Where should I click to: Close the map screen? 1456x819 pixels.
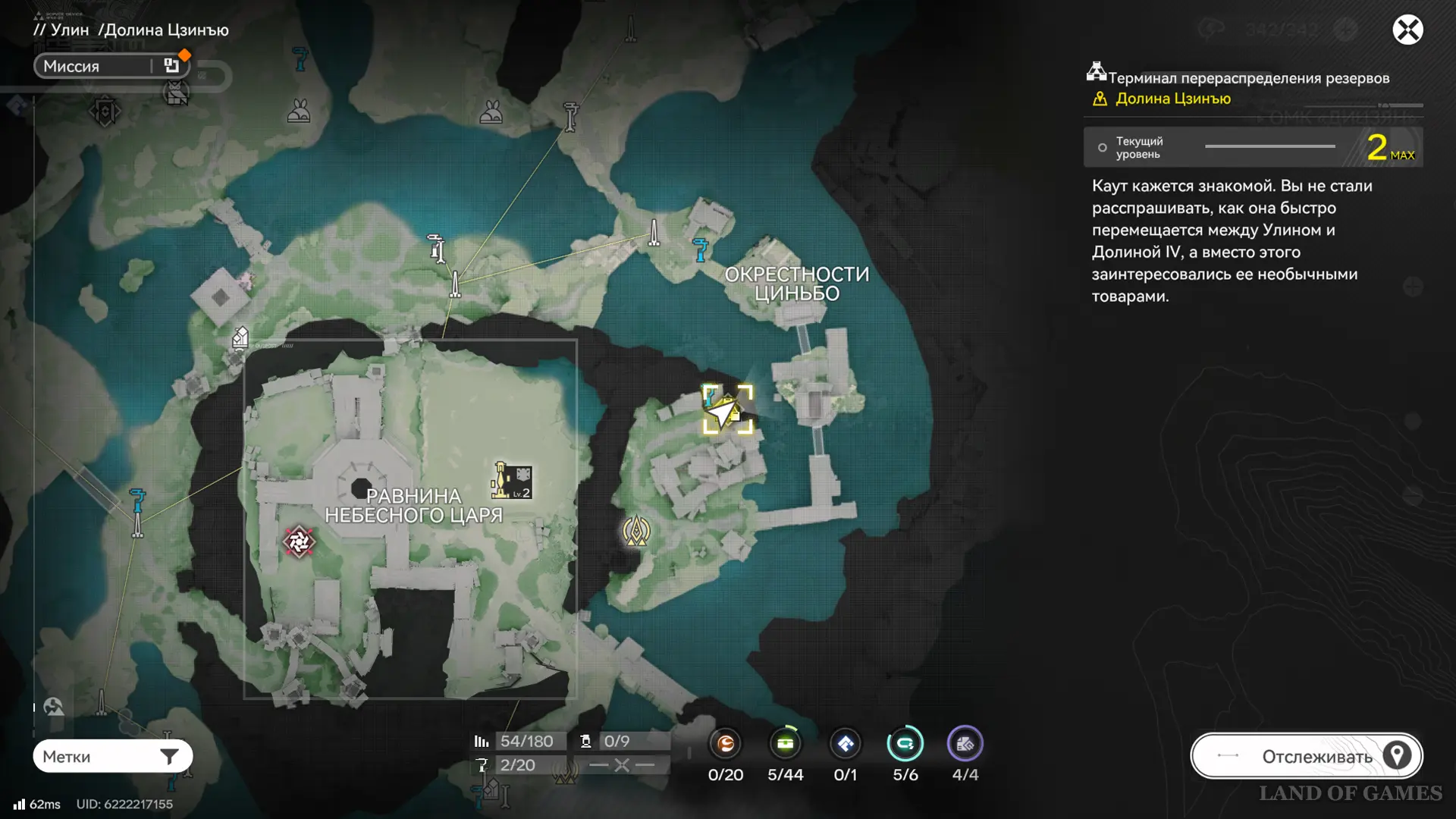pos(1407,30)
